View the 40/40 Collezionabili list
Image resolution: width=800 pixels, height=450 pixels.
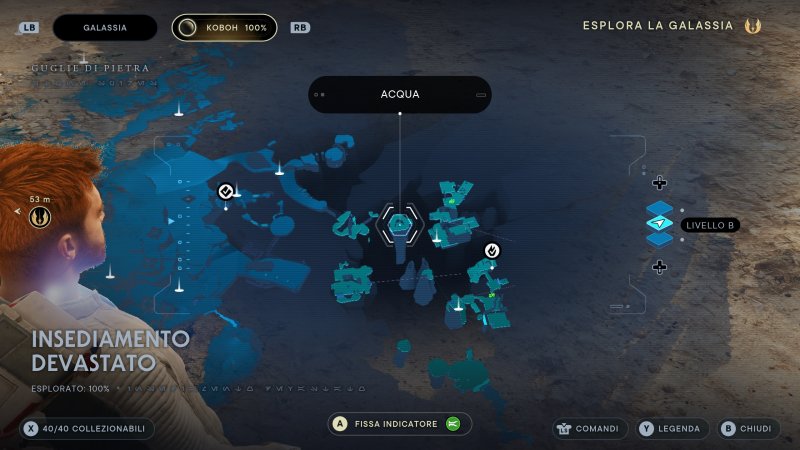coord(86,429)
